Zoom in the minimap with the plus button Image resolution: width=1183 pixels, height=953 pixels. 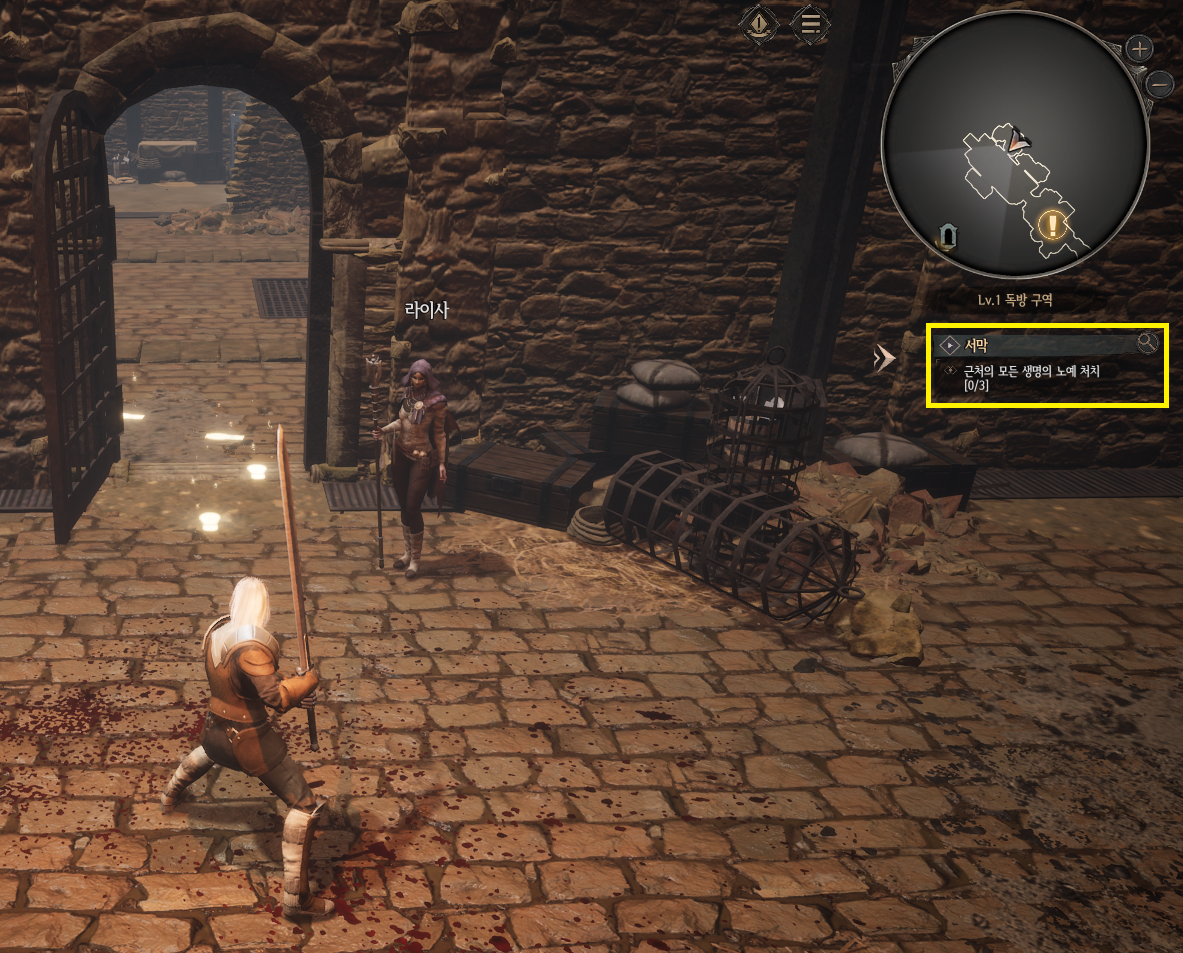click(1139, 48)
